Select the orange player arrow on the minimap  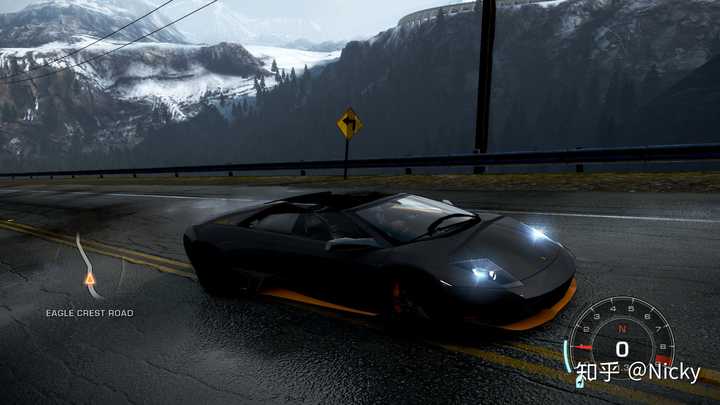coord(90,279)
